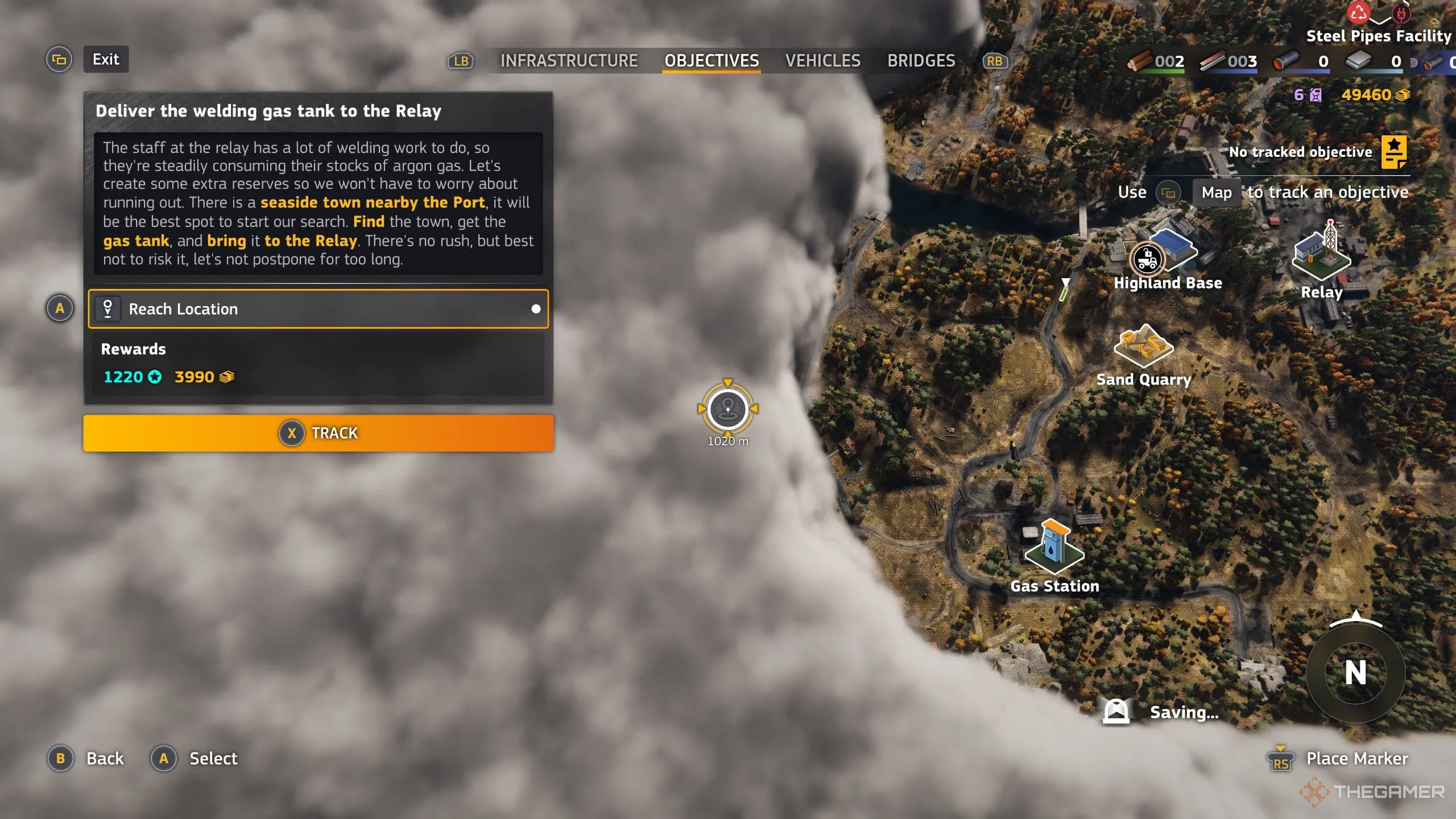Click the orange TRACK button
This screenshot has width=1456, height=819.
coord(318,433)
